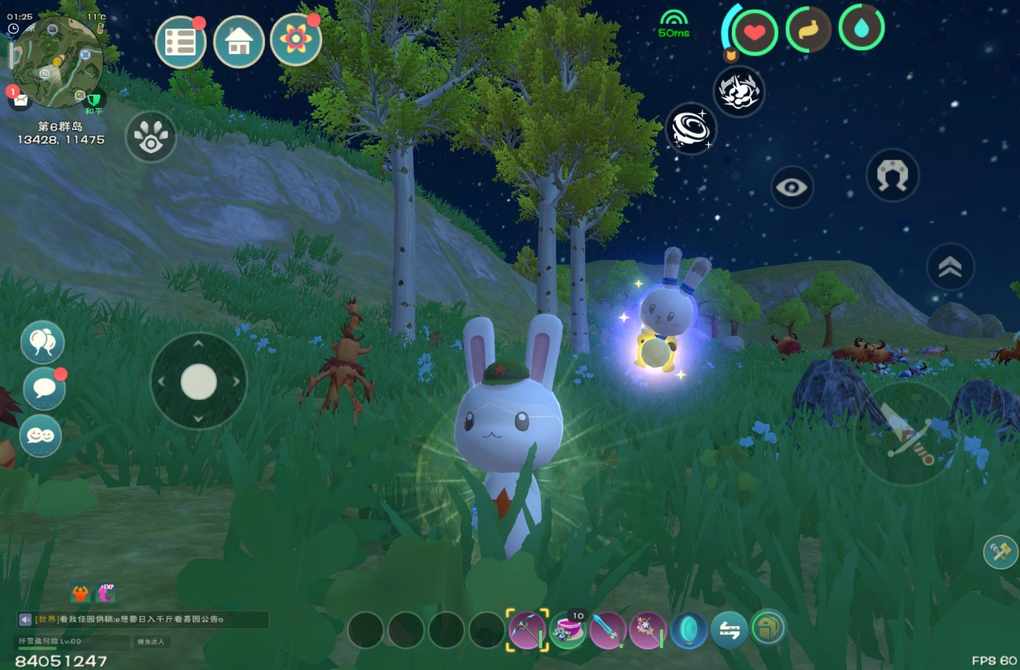Activate the swirling vortex skill
The width and height of the screenshot is (1020, 670).
click(691, 130)
